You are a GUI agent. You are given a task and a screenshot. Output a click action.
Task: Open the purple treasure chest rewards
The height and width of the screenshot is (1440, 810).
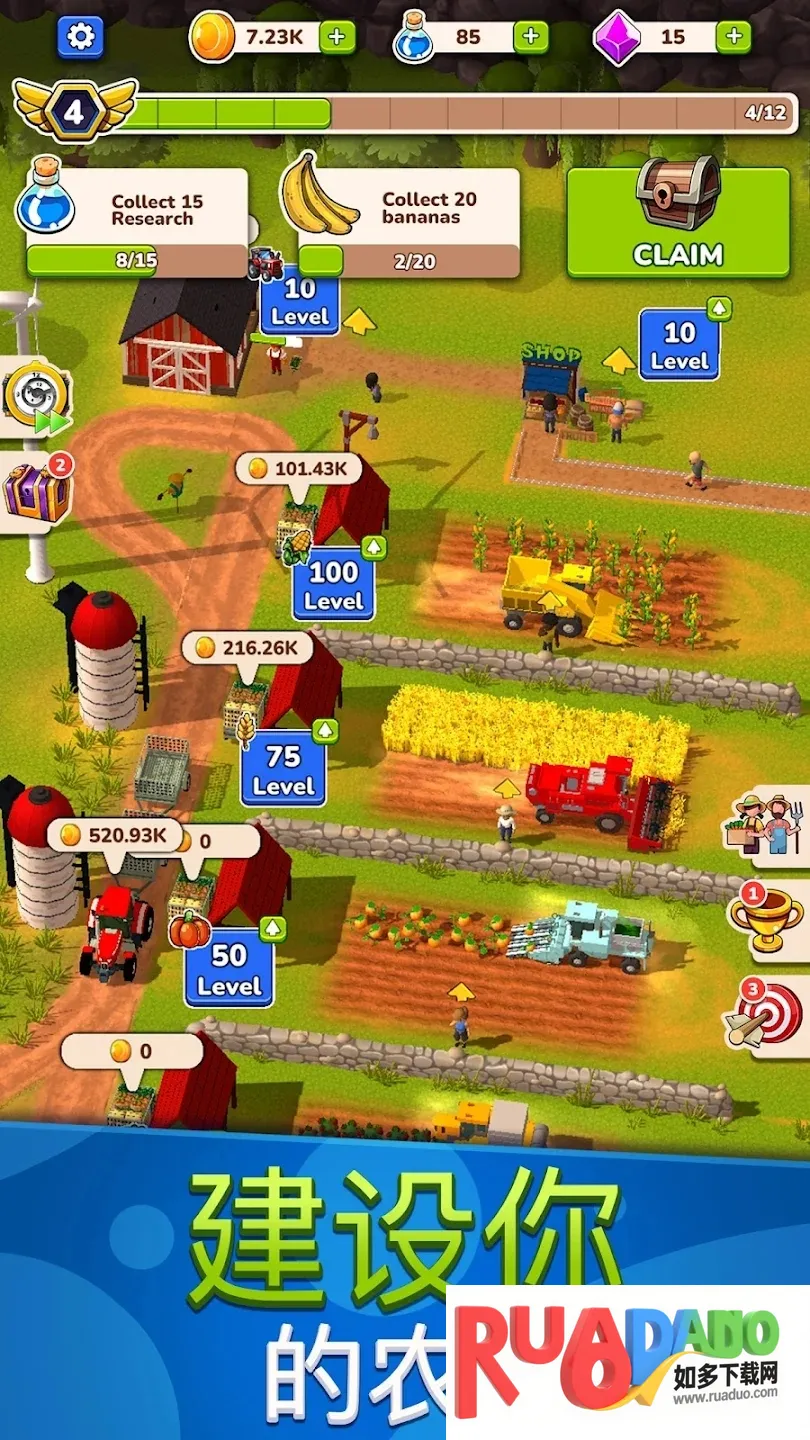[36, 491]
